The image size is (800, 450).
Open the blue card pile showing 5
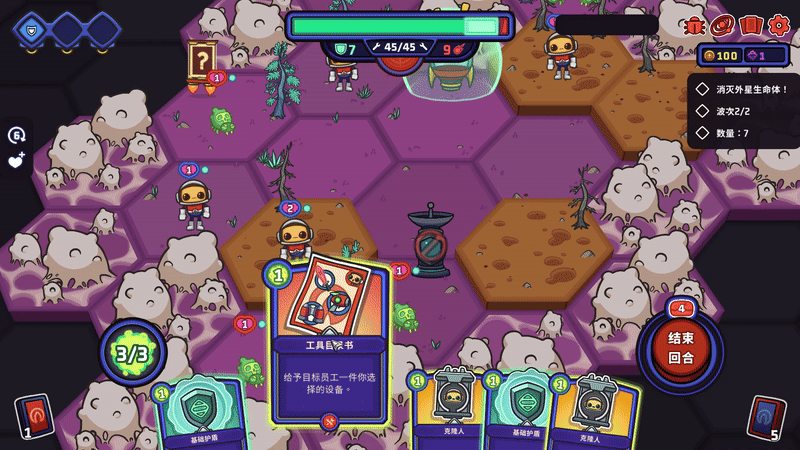pos(766,416)
